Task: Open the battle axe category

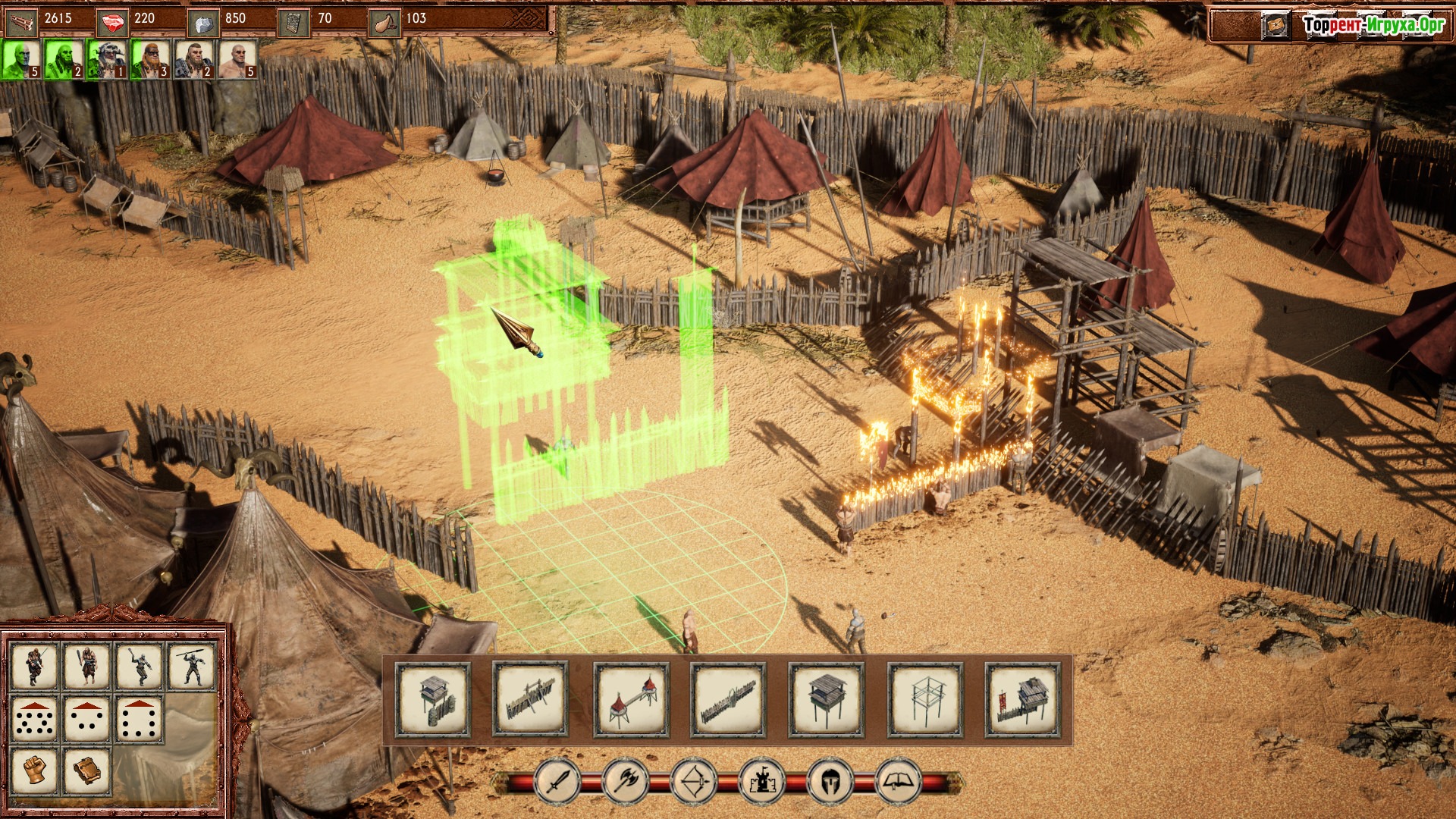Action: [x=626, y=781]
